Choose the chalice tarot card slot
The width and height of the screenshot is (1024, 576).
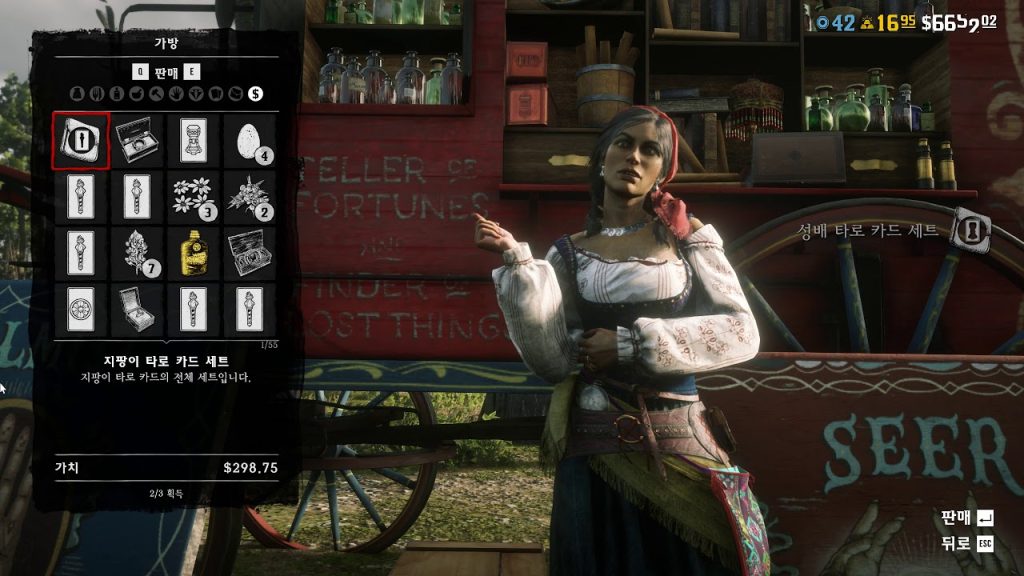click(x=193, y=141)
